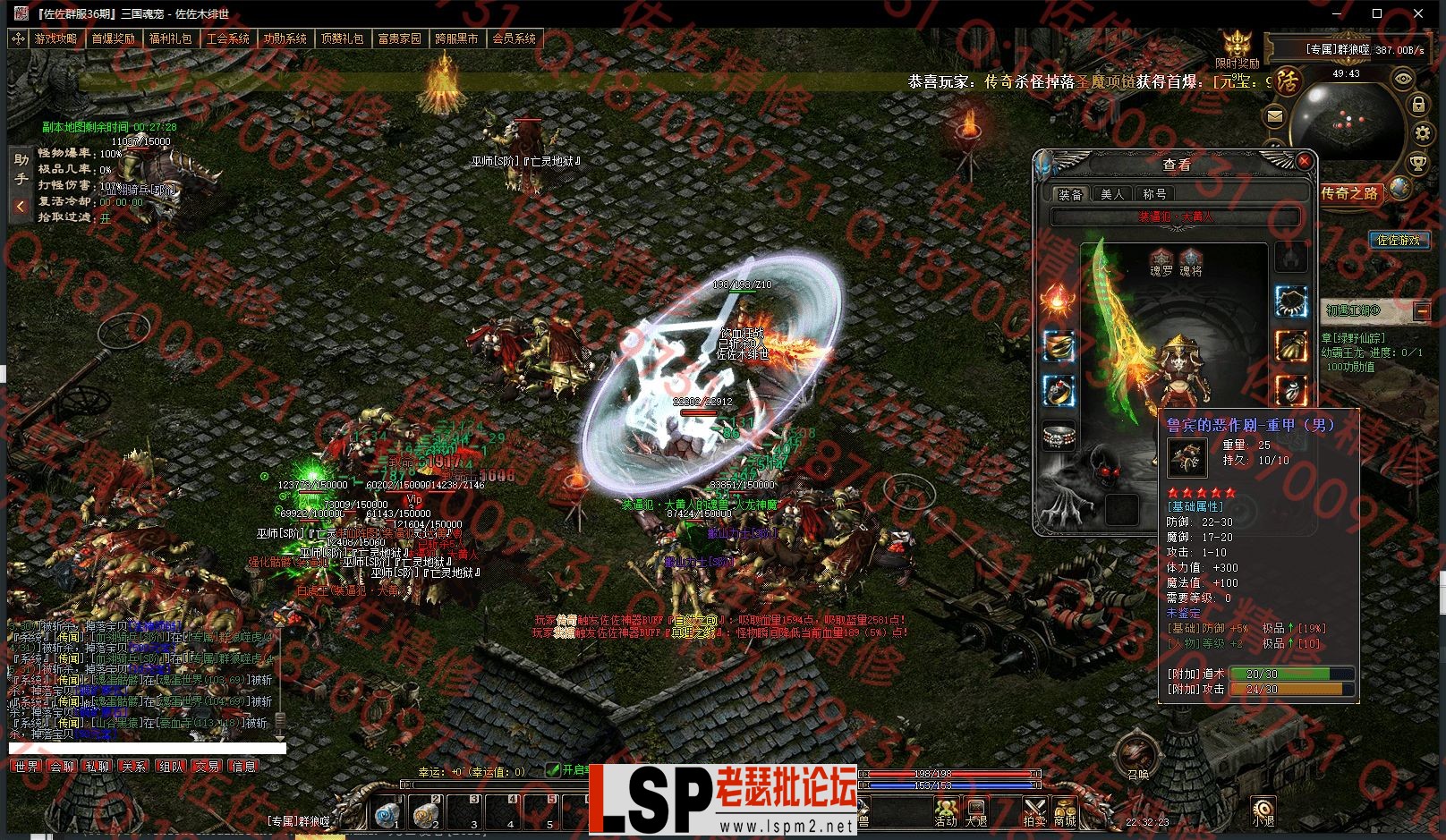Select the equipped necklace slot
The height and width of the screenshot is (840, 1446).
[1289, 301]
